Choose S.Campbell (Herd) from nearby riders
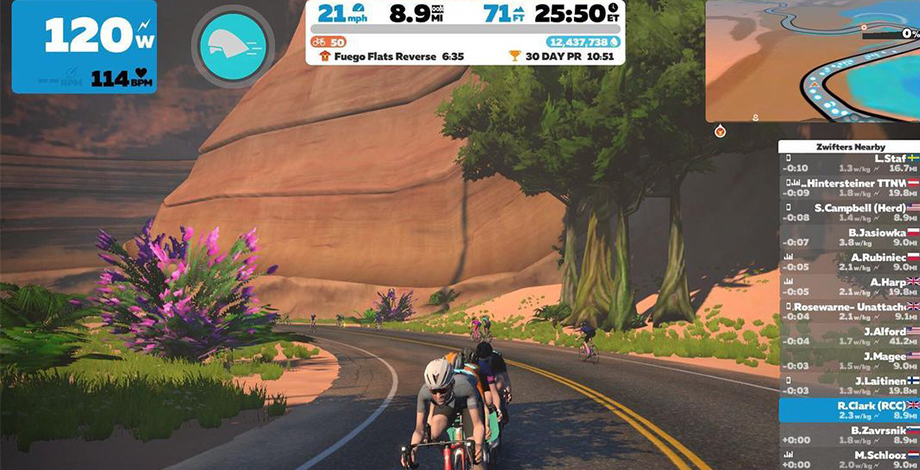This screenshot has height=470, width=920. coord(849,212)
